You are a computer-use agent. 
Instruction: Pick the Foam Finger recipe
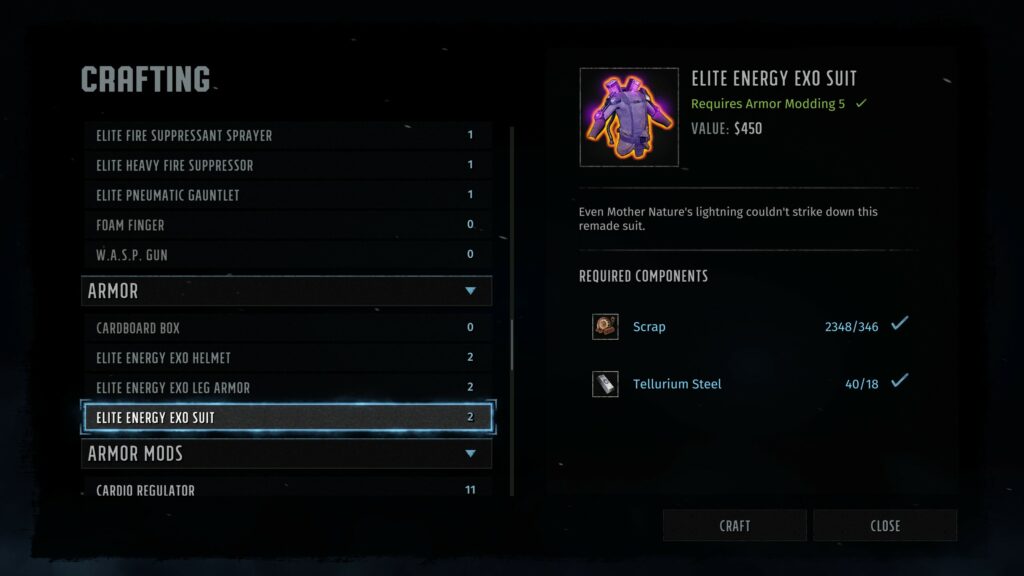(x=286, y=225)
